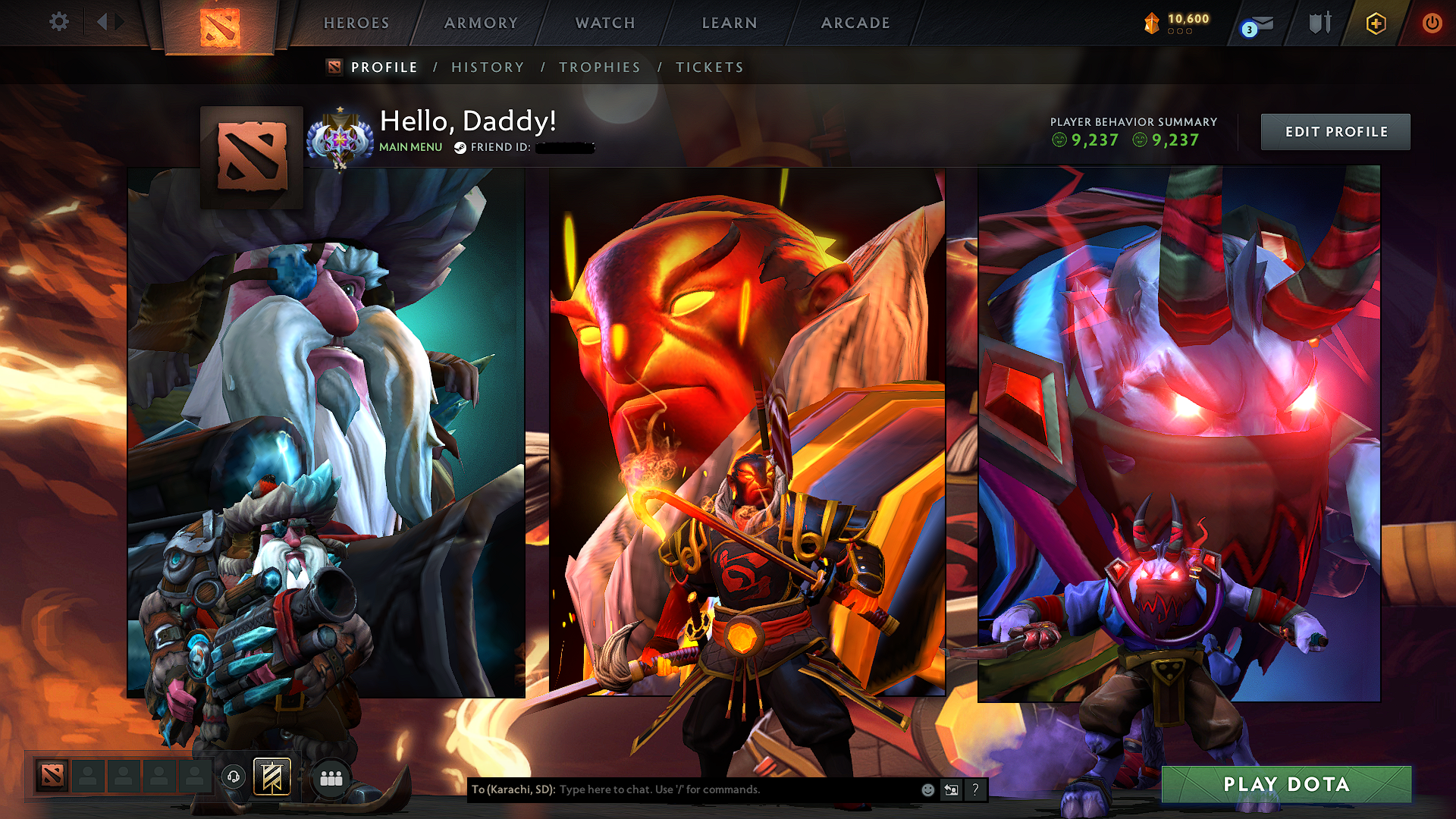This screenshot has height=819, width=1456.
Task: Click the red power quit button
Action: (1432, 24)
